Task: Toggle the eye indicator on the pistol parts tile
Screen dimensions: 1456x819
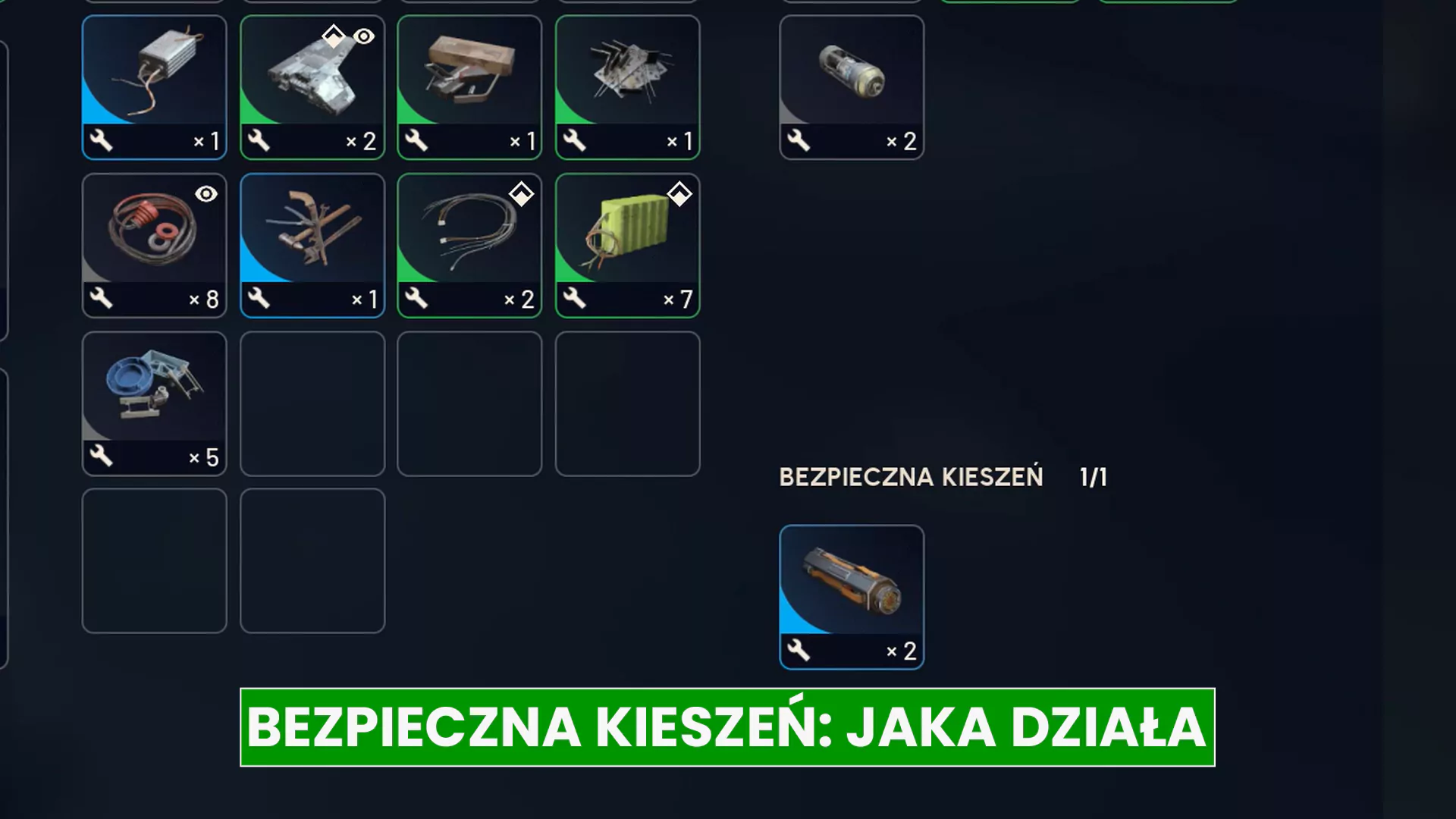Action: click(363, 36)
